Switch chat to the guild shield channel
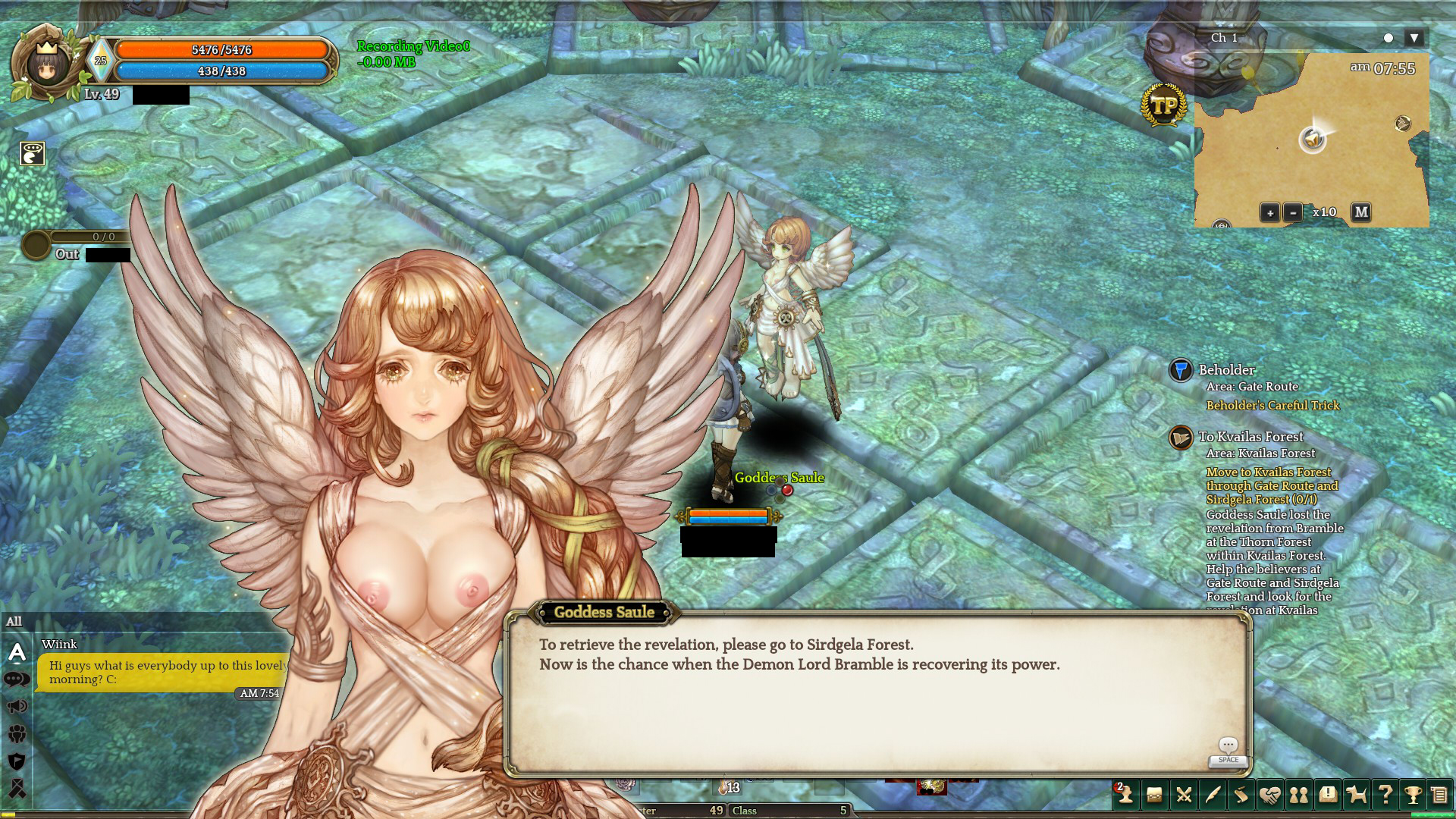 (x=17, y=761)
